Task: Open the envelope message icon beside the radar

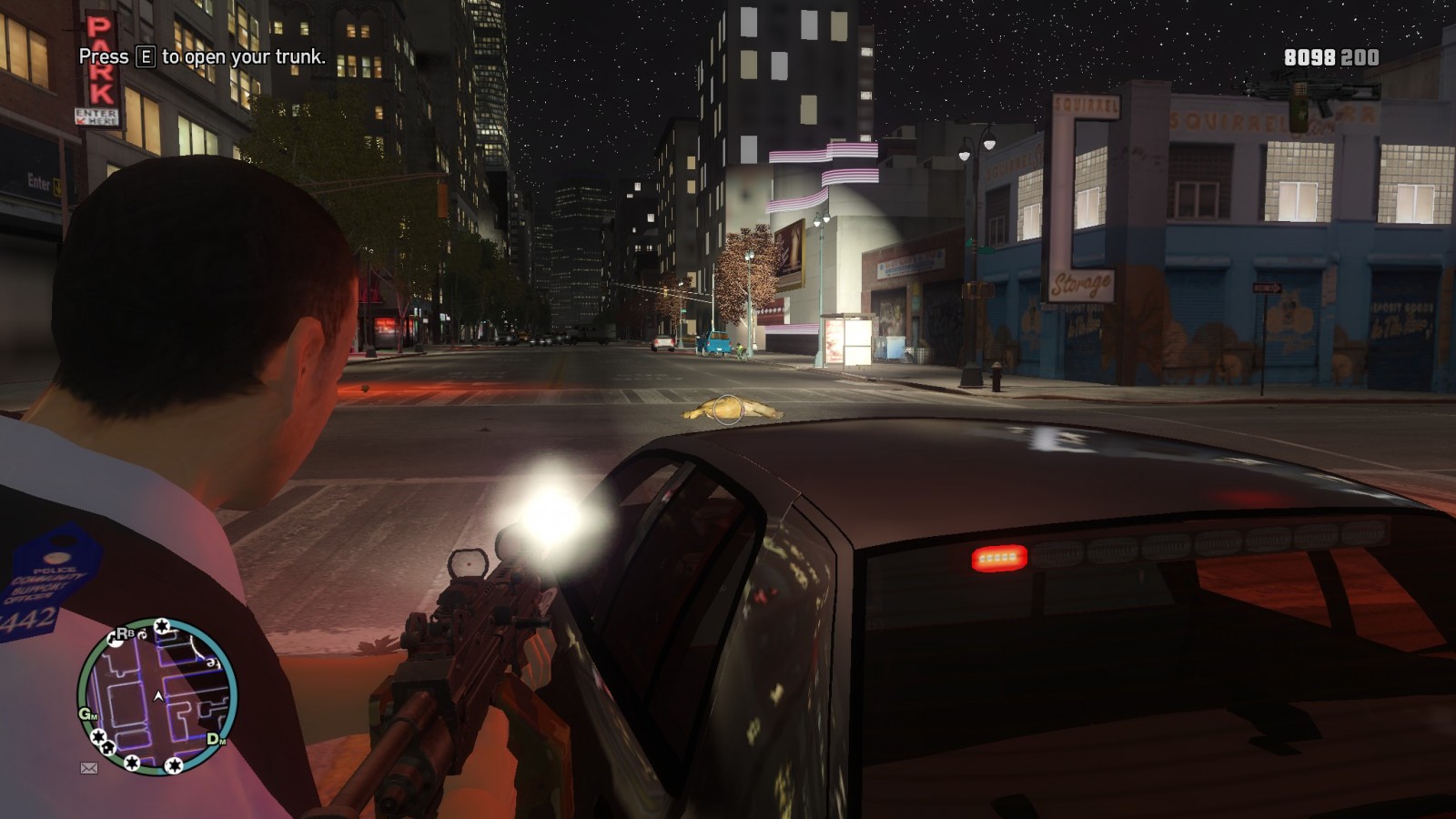Action: [89, 768]
